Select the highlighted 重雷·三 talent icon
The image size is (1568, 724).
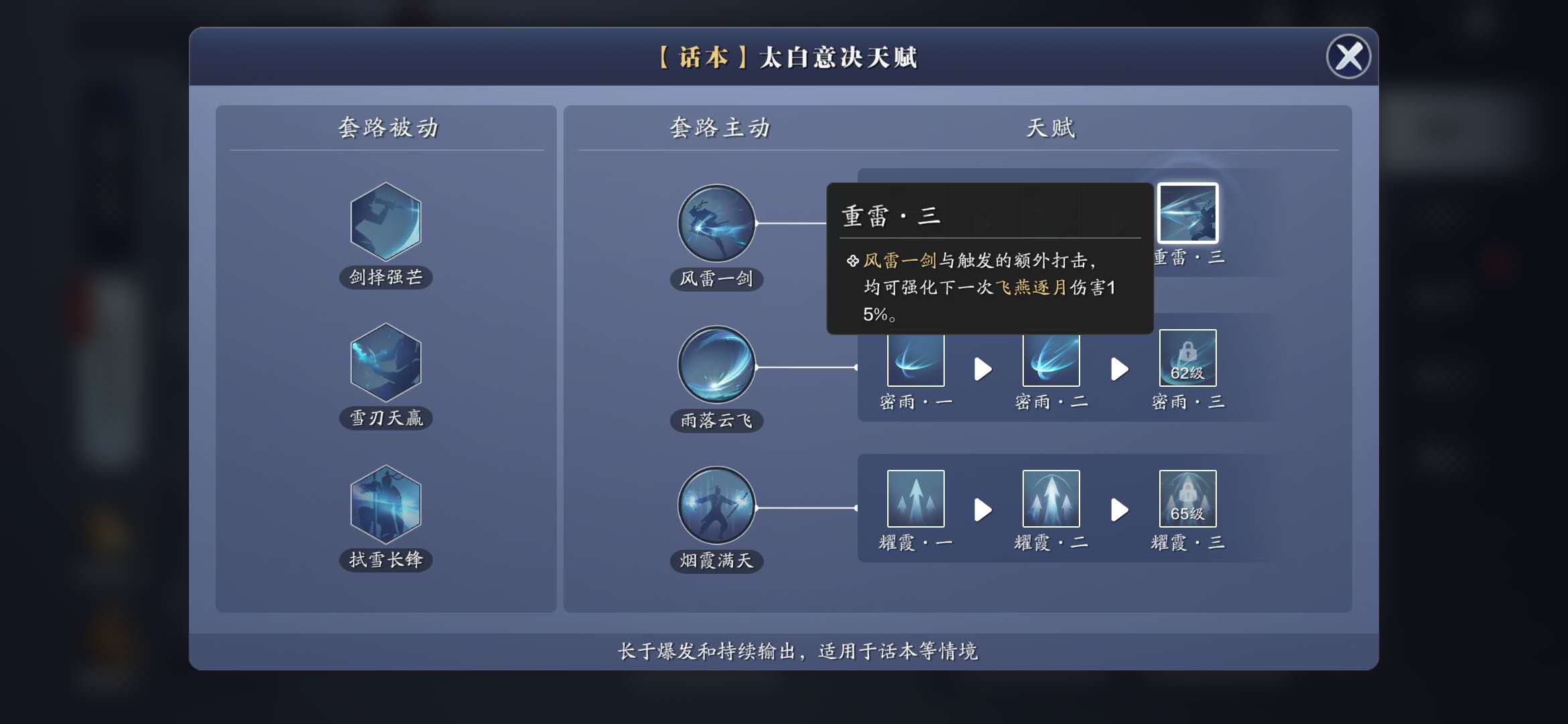pos(1188,215)
